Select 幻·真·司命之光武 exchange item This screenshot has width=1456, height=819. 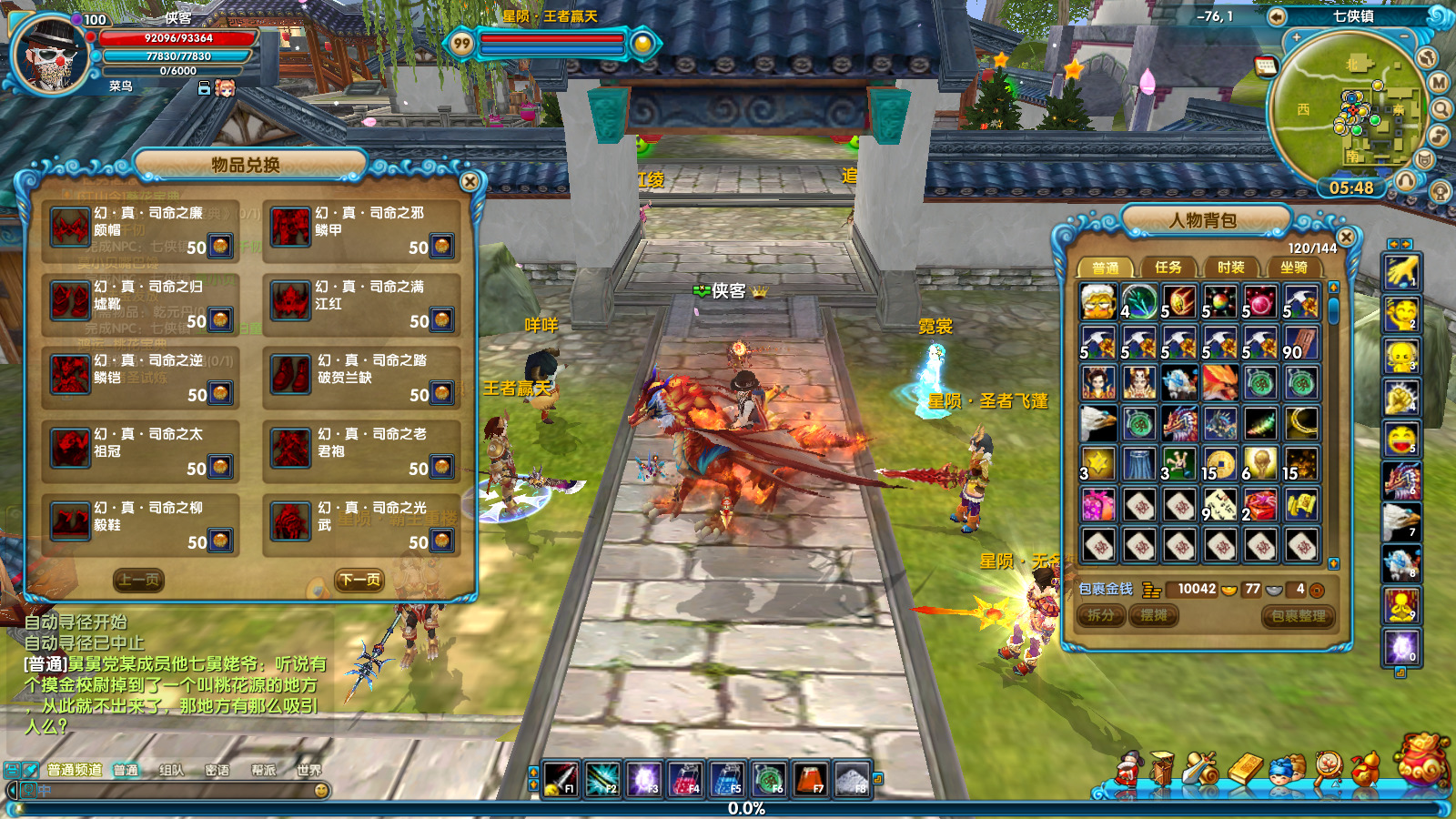tap(360, 525)
